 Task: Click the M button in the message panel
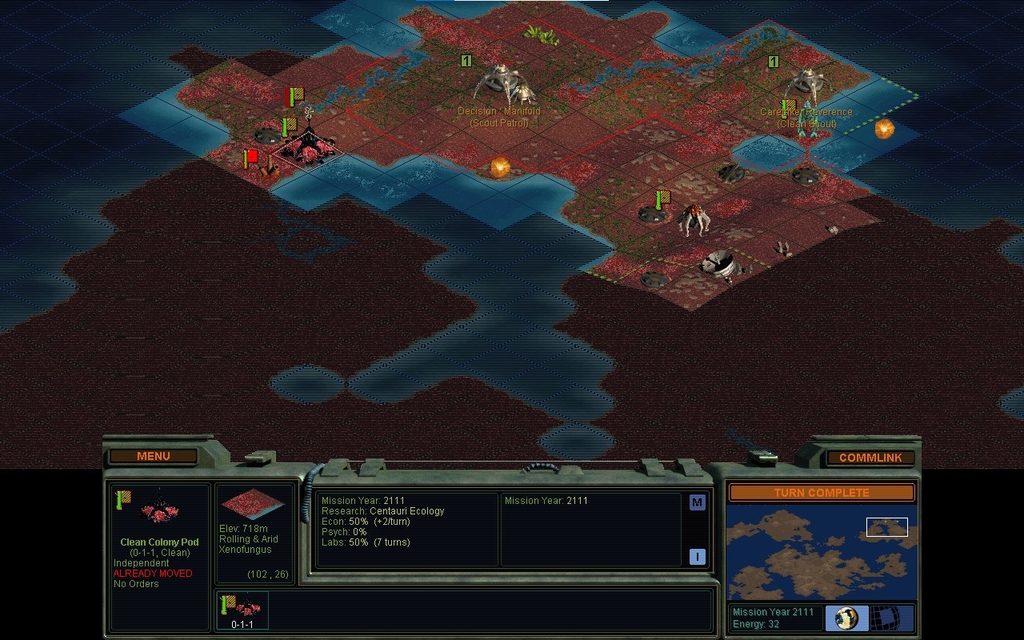(x=697, y=502)
